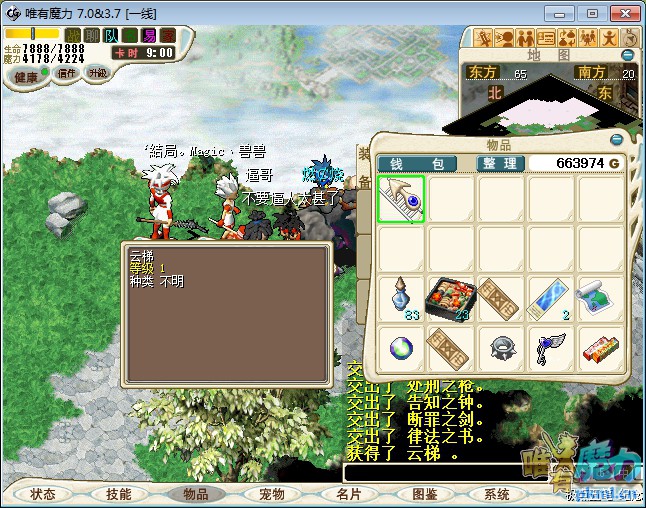Close the game window

(624, 13)
